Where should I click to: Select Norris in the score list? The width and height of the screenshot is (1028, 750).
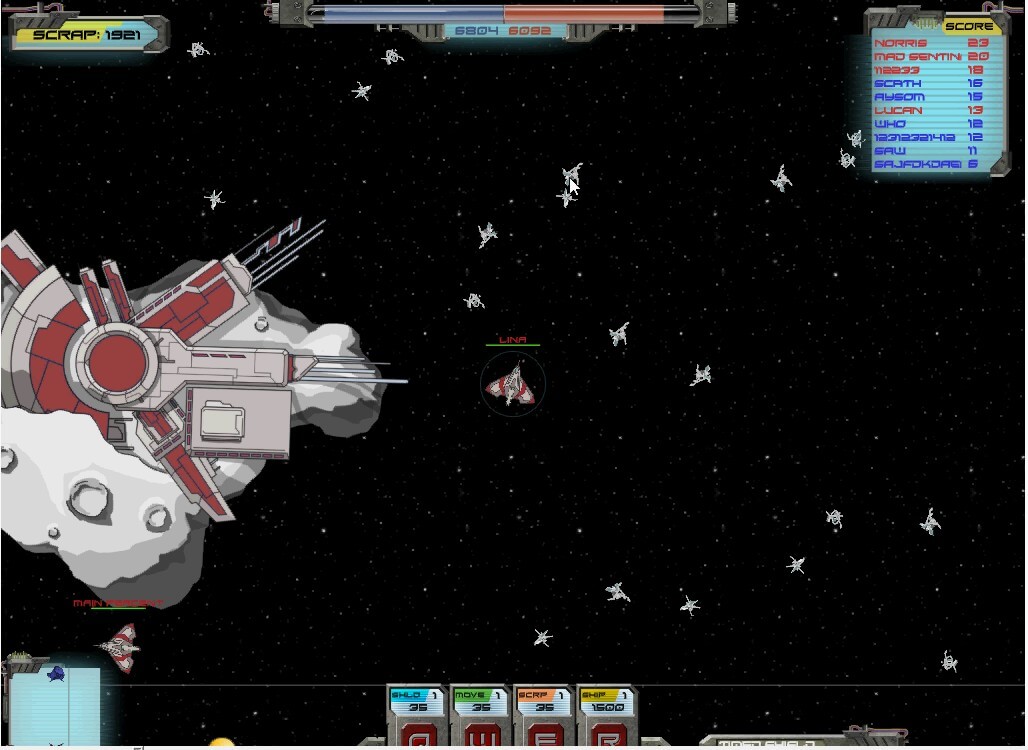point(931,43)
